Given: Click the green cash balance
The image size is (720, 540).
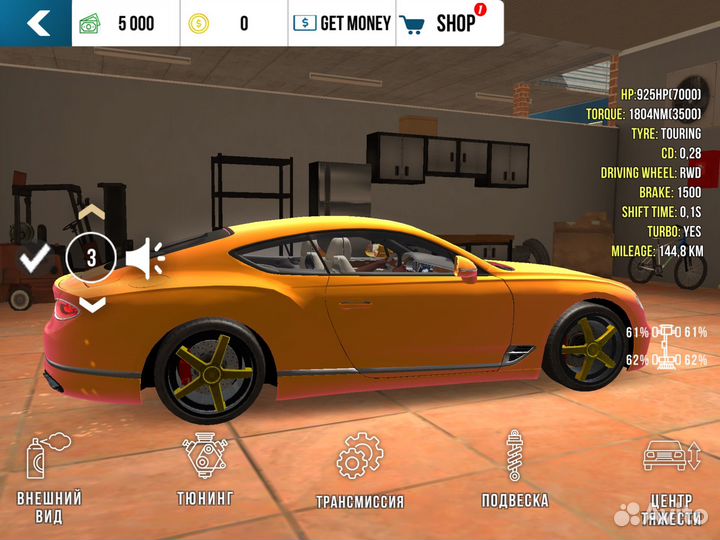Looking at the screenshot, I should [118, 23].
